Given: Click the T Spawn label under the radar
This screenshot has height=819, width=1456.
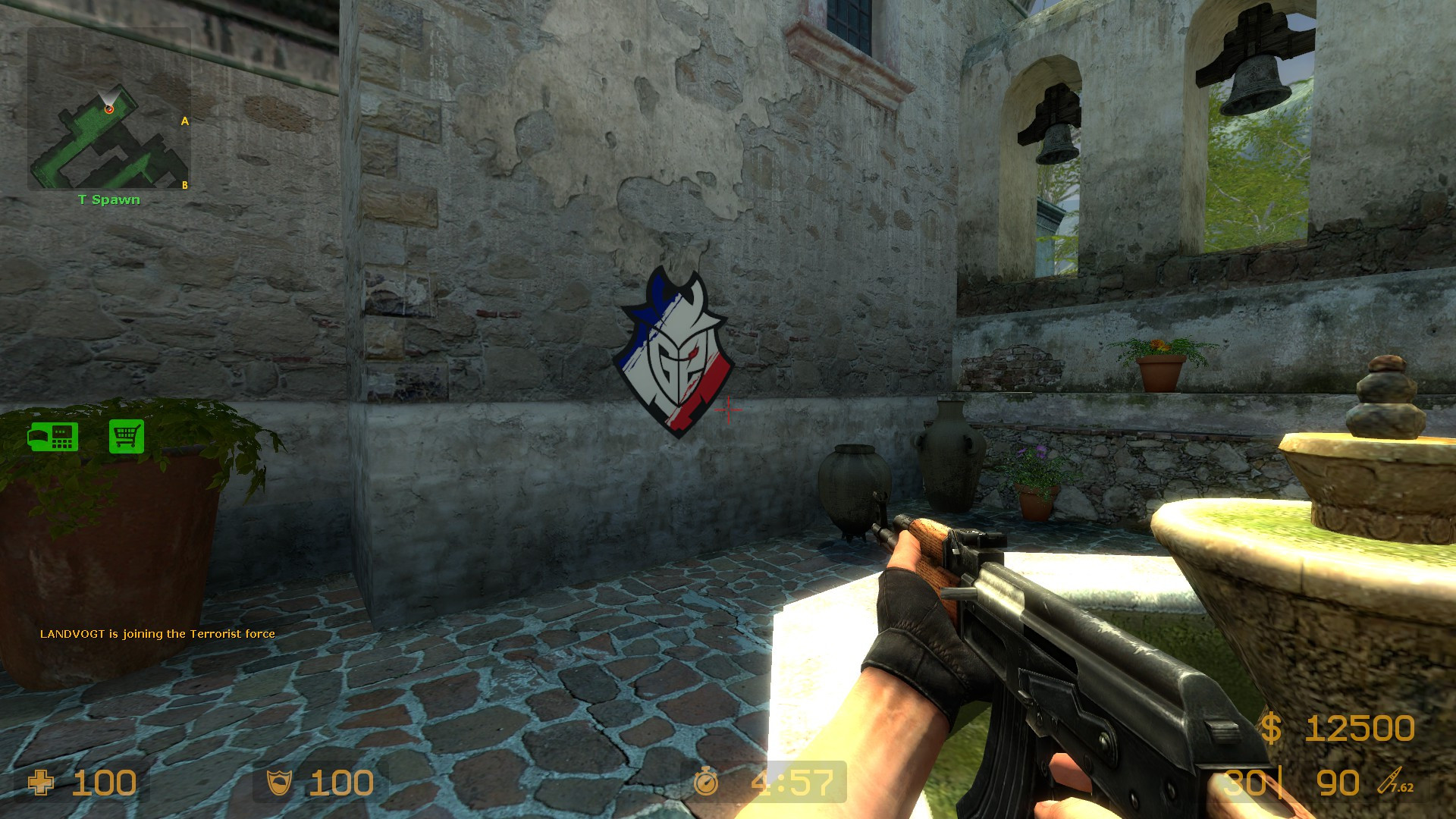Looking at the screenshot, I should (x=108, y=199).
